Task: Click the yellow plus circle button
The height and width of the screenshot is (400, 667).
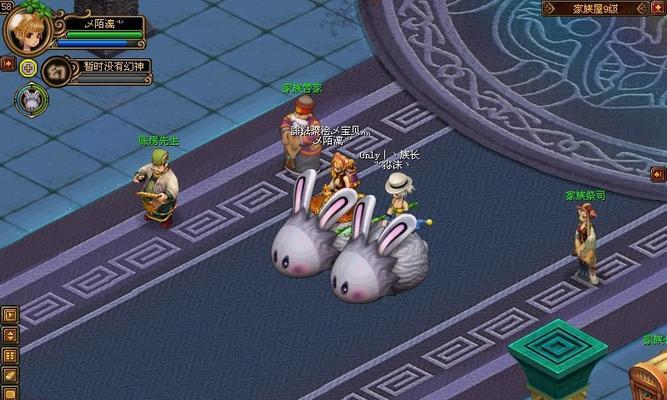Action: (x=28, y=68)
